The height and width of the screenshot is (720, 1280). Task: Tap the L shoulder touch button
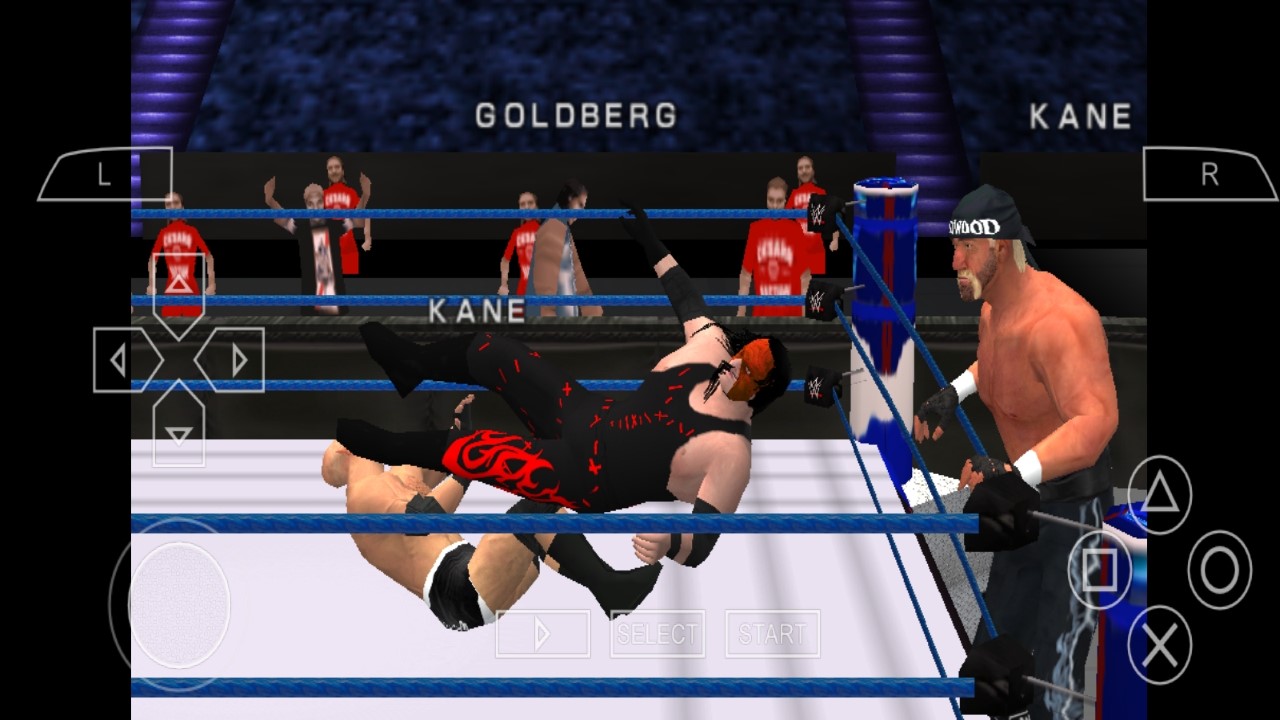pyautogui.click(x=105, y=175)
